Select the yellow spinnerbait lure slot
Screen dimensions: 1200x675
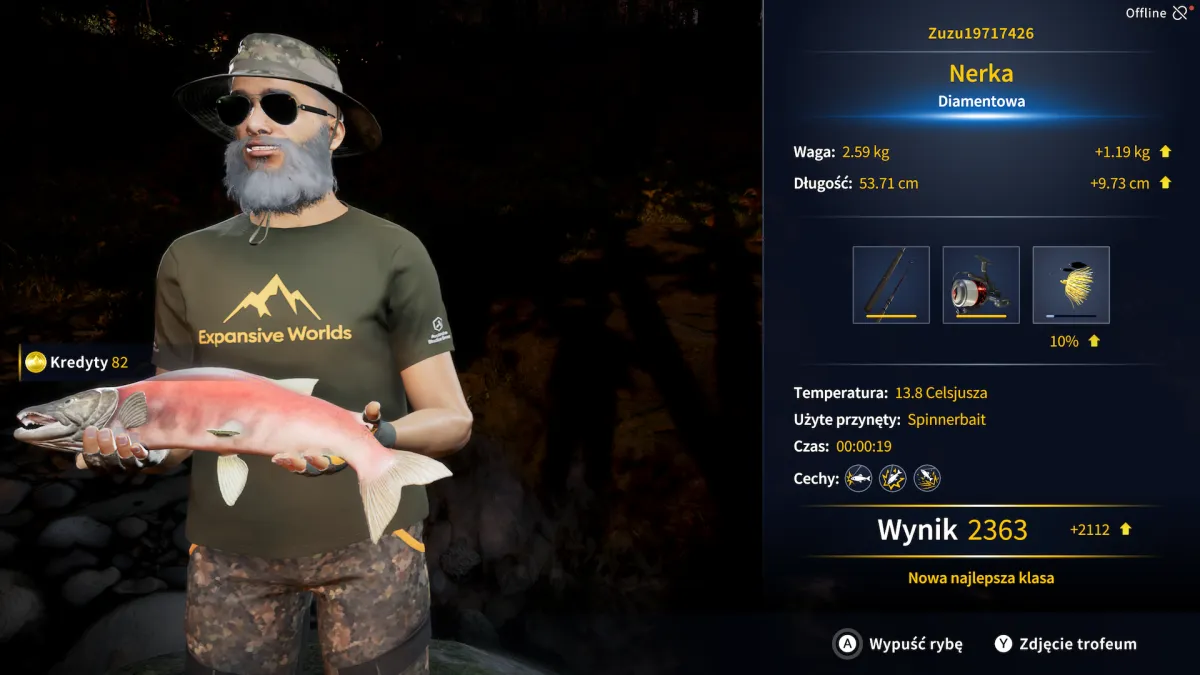(x=1071, y=285)
